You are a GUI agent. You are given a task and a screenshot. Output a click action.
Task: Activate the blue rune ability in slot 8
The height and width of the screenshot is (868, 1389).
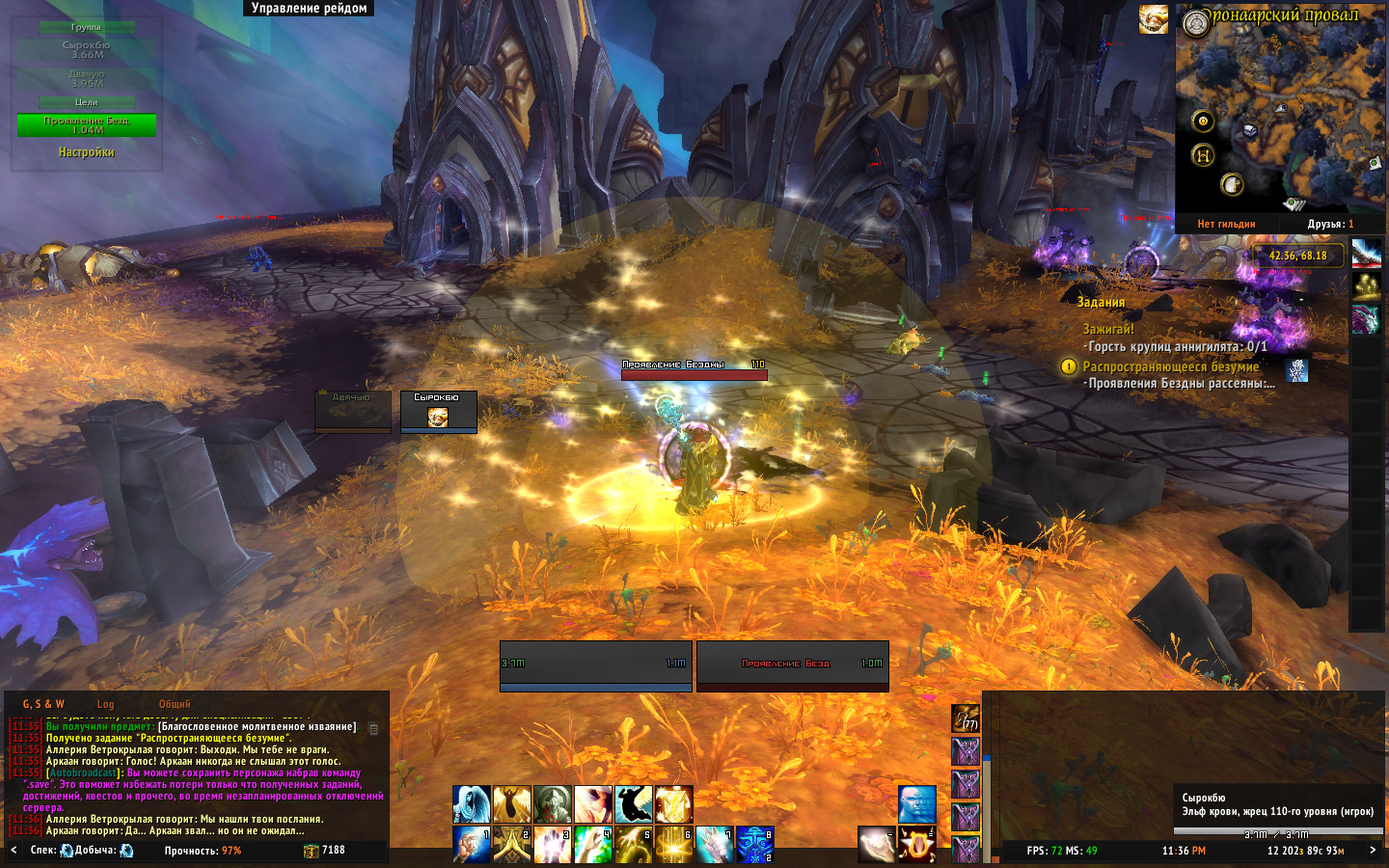754,844
